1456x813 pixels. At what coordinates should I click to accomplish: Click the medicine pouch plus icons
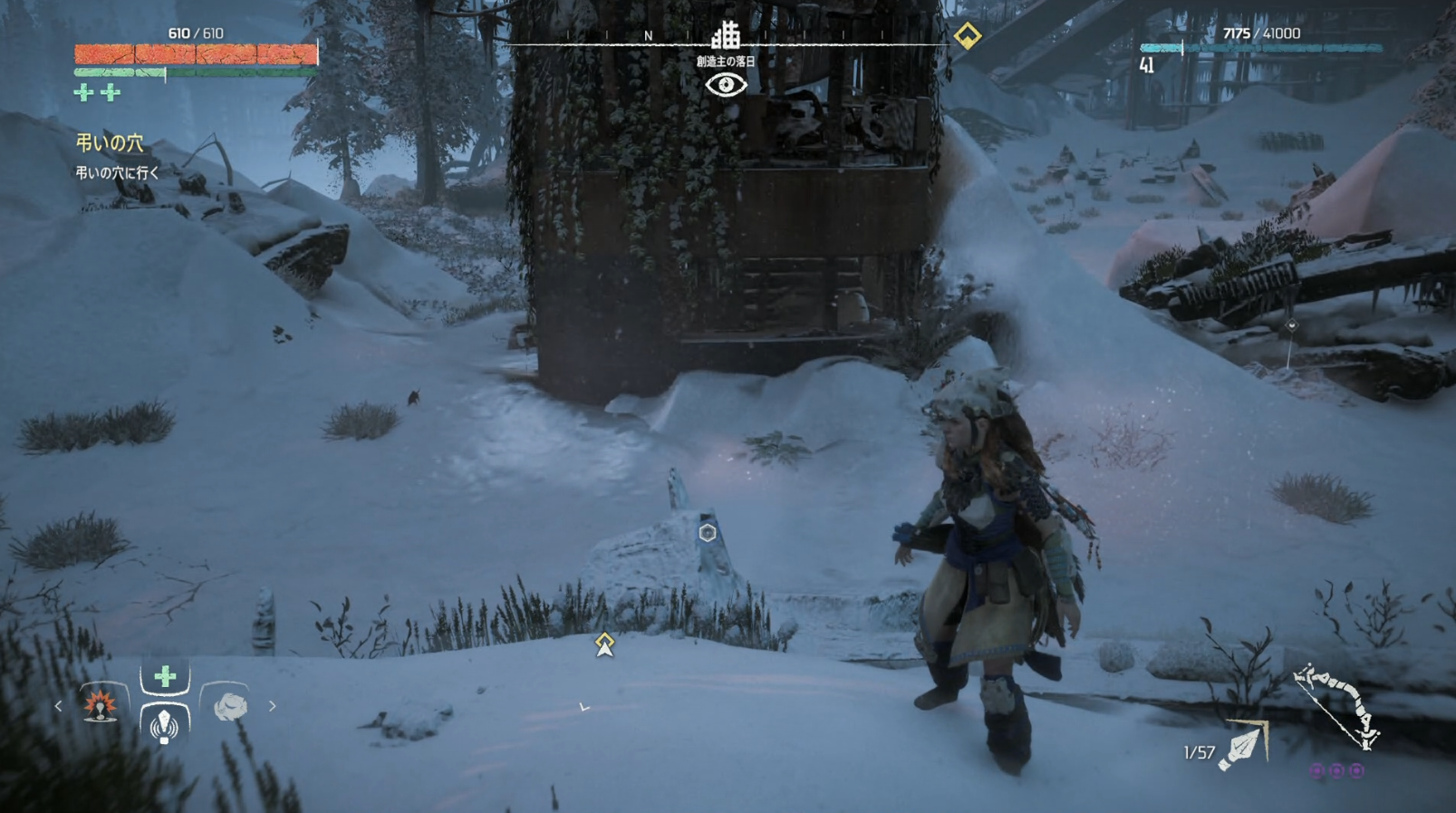[x=97, y=92]
